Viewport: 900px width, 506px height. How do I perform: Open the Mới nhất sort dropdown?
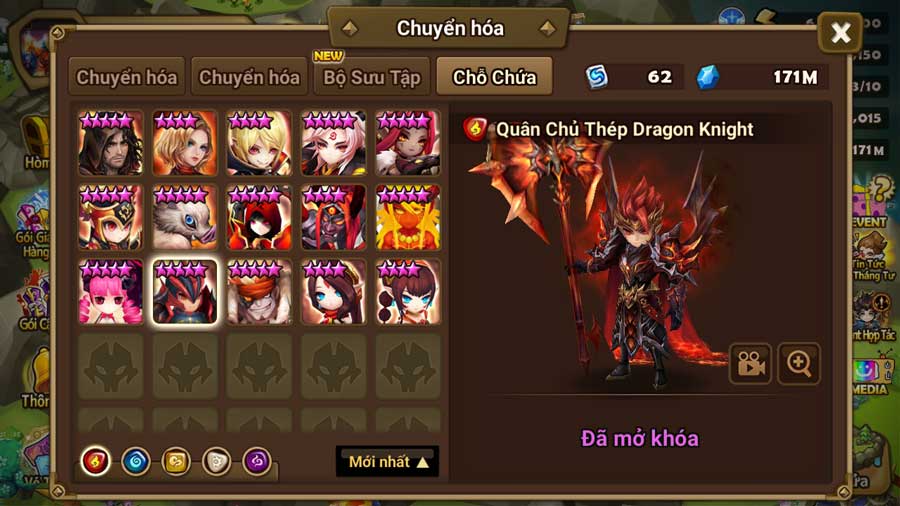388,462
